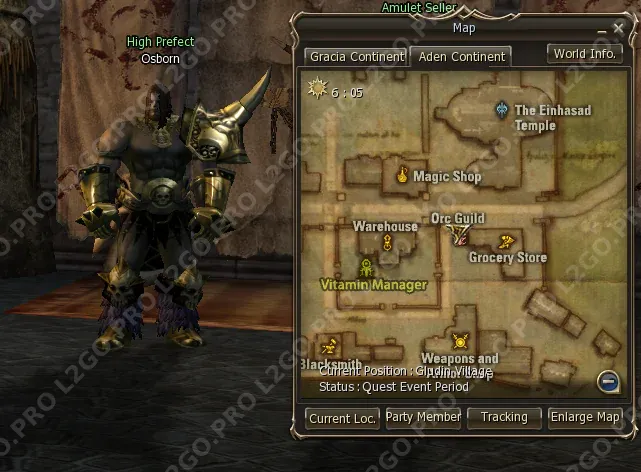The image size is (641, 472).
Task: Select the Orc Guild marker
Action: point(458,234)
